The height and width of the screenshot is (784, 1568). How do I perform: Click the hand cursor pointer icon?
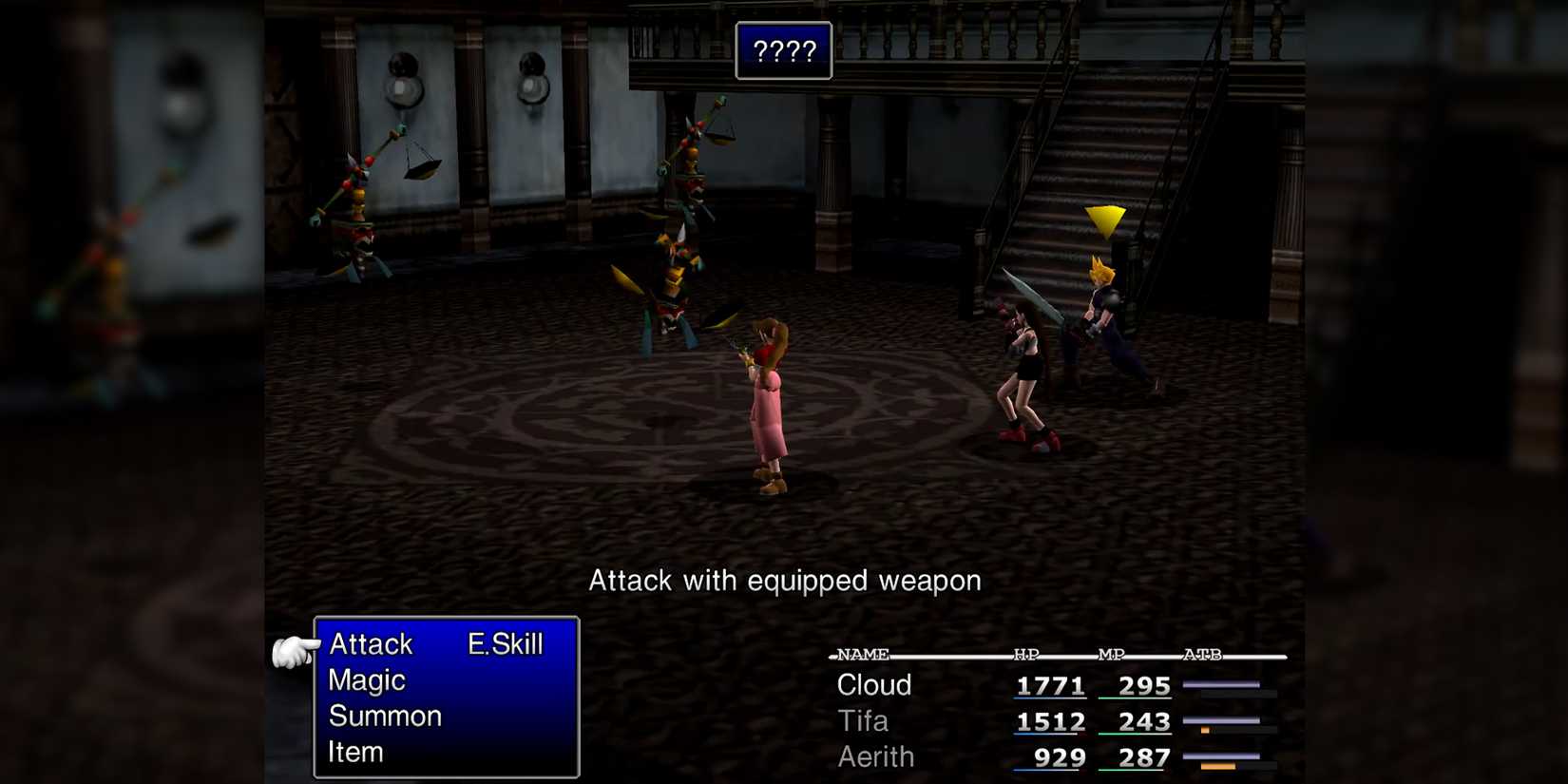295,649
